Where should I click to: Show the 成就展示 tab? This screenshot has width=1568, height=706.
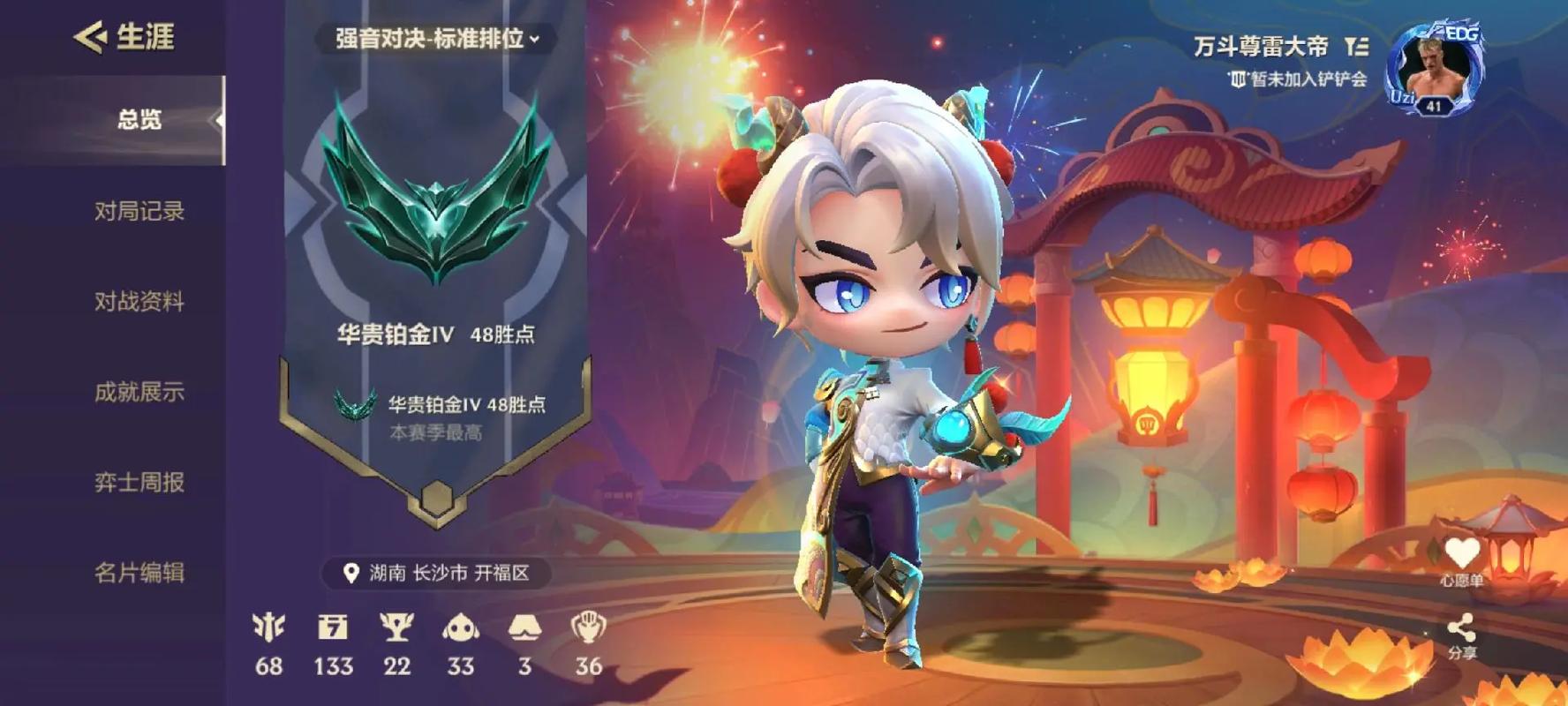click(x=139, y=392)
